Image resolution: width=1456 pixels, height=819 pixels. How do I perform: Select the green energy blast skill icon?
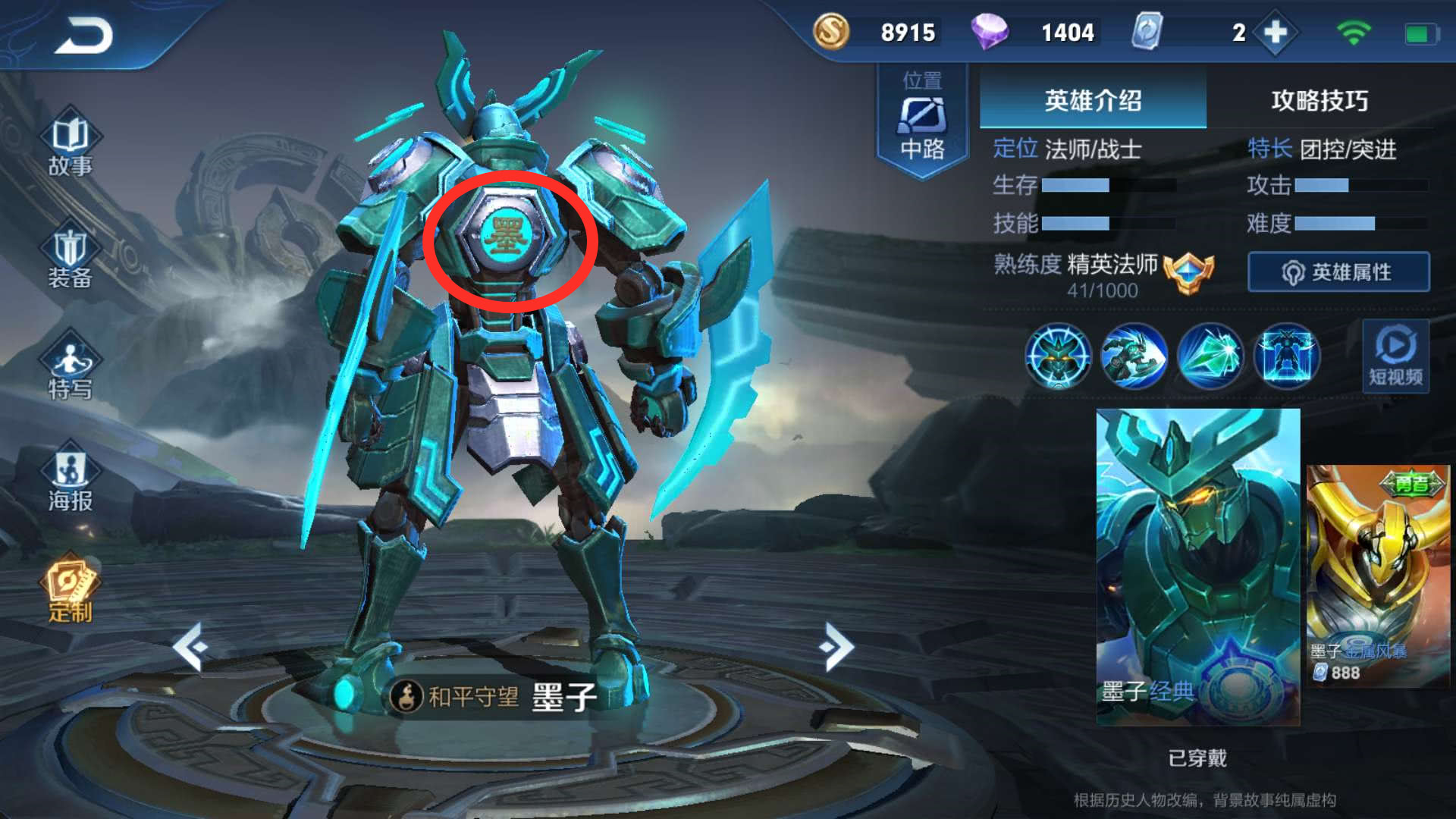[x=1210, y=356]
